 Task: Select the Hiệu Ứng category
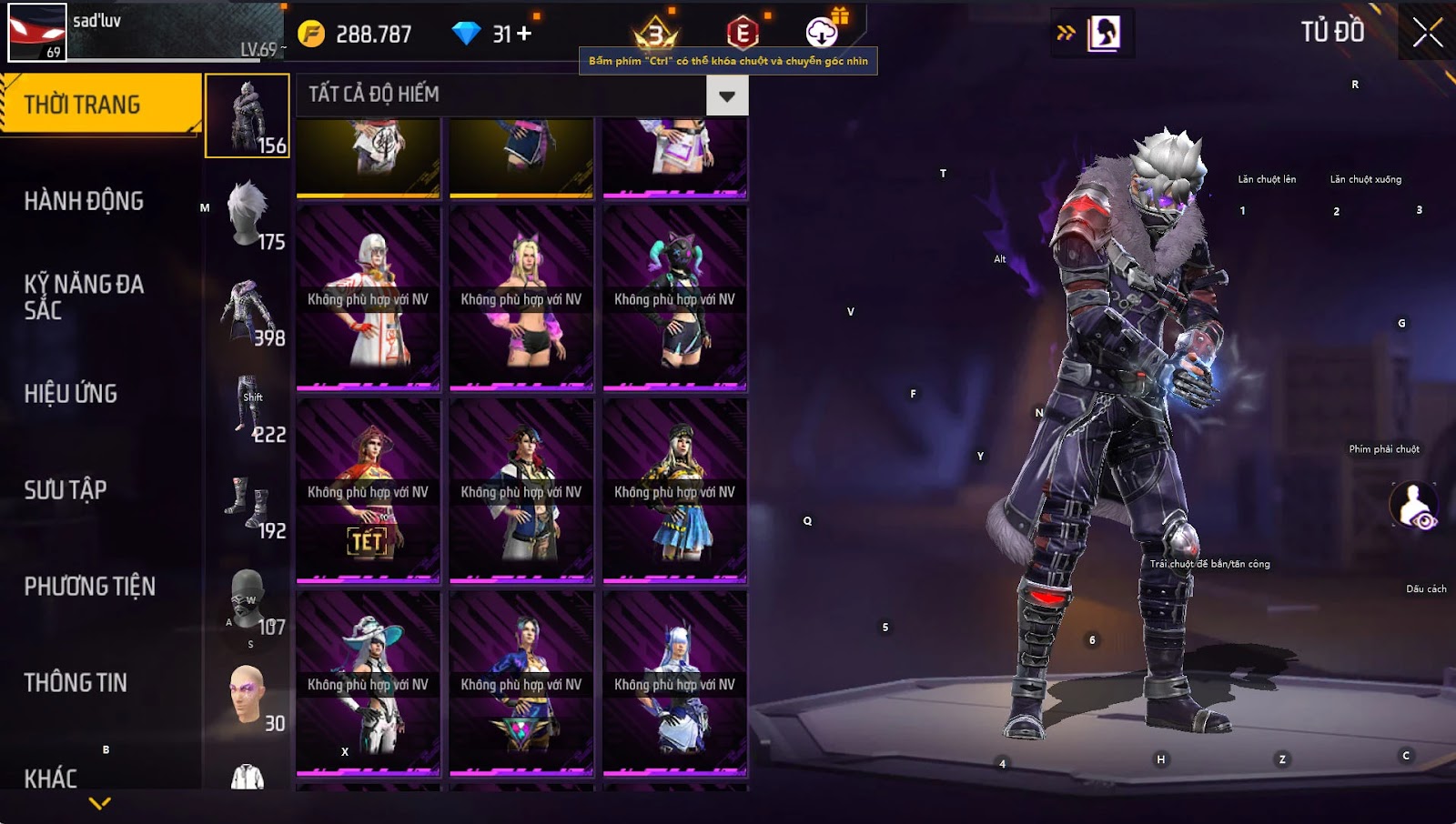pyautogui.click(x=71, y=394)
